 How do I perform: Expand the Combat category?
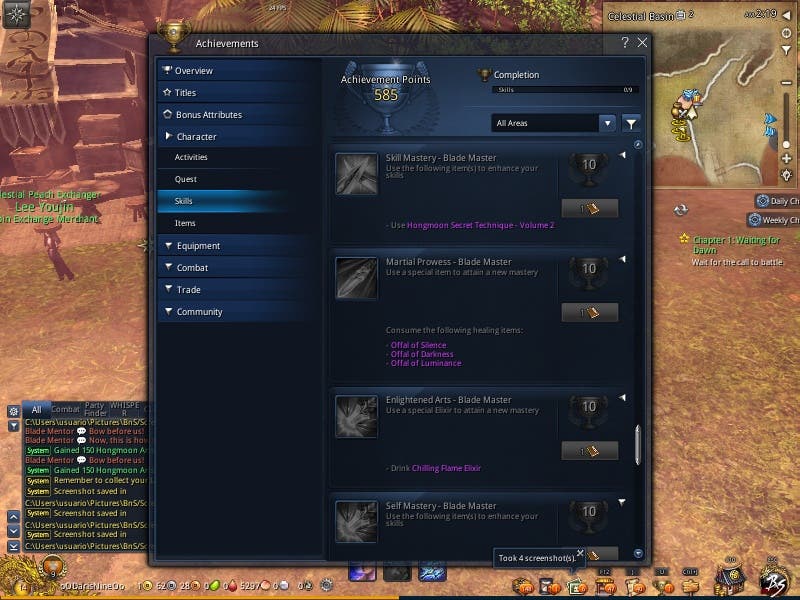[x=192, y=268]
